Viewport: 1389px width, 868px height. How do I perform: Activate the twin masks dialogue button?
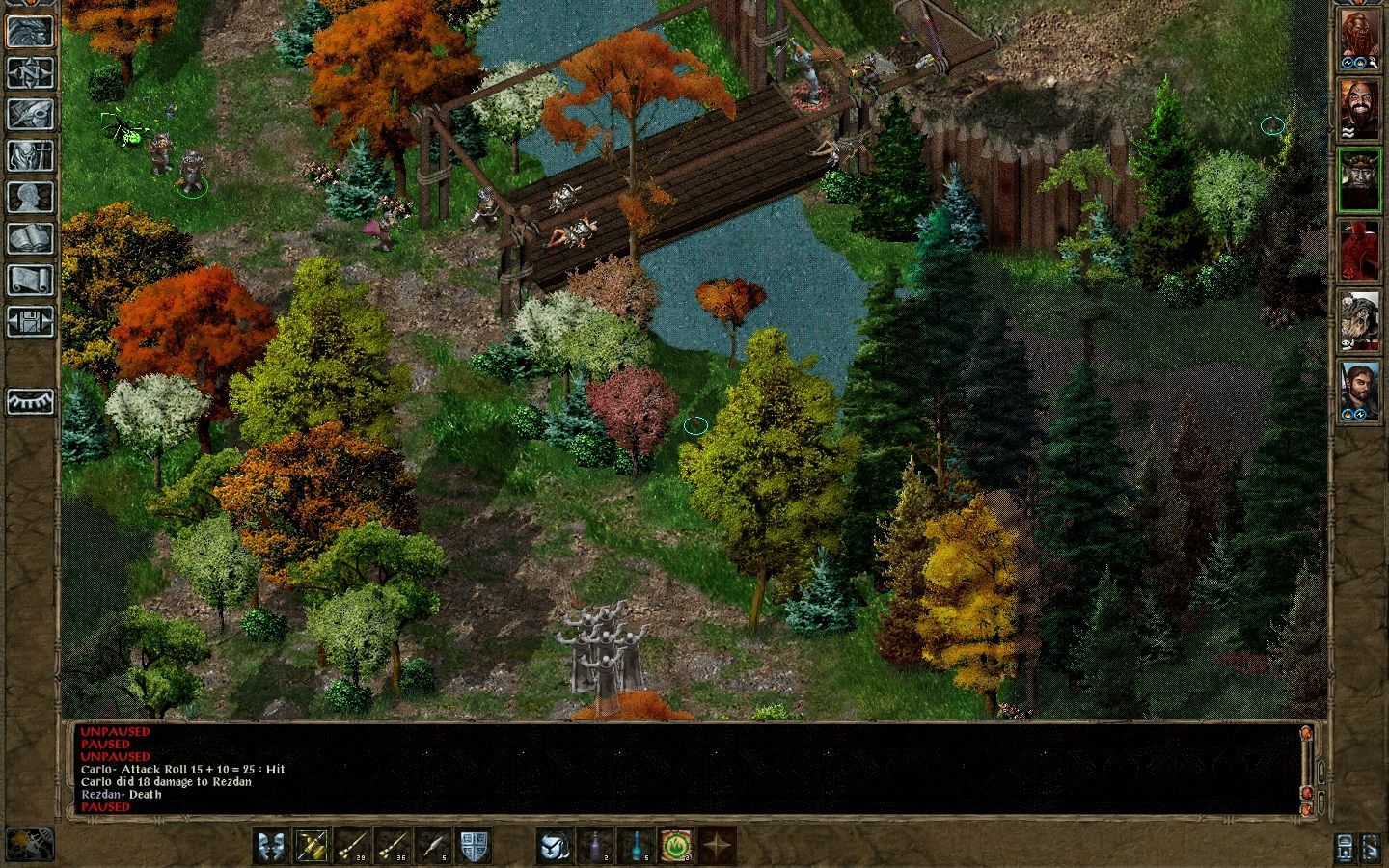(x=271, y=846)
